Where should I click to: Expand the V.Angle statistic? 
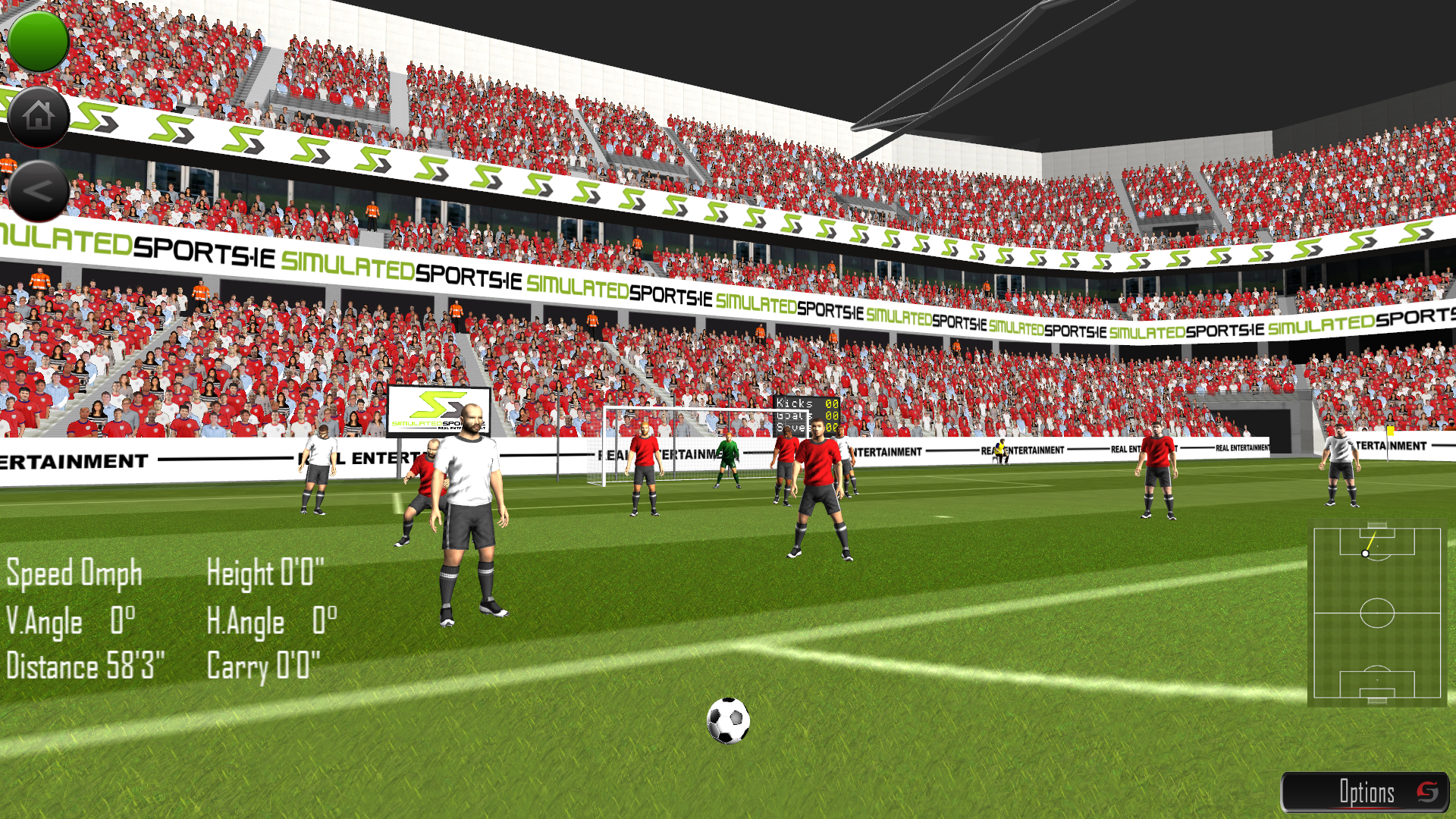point(70,620)
